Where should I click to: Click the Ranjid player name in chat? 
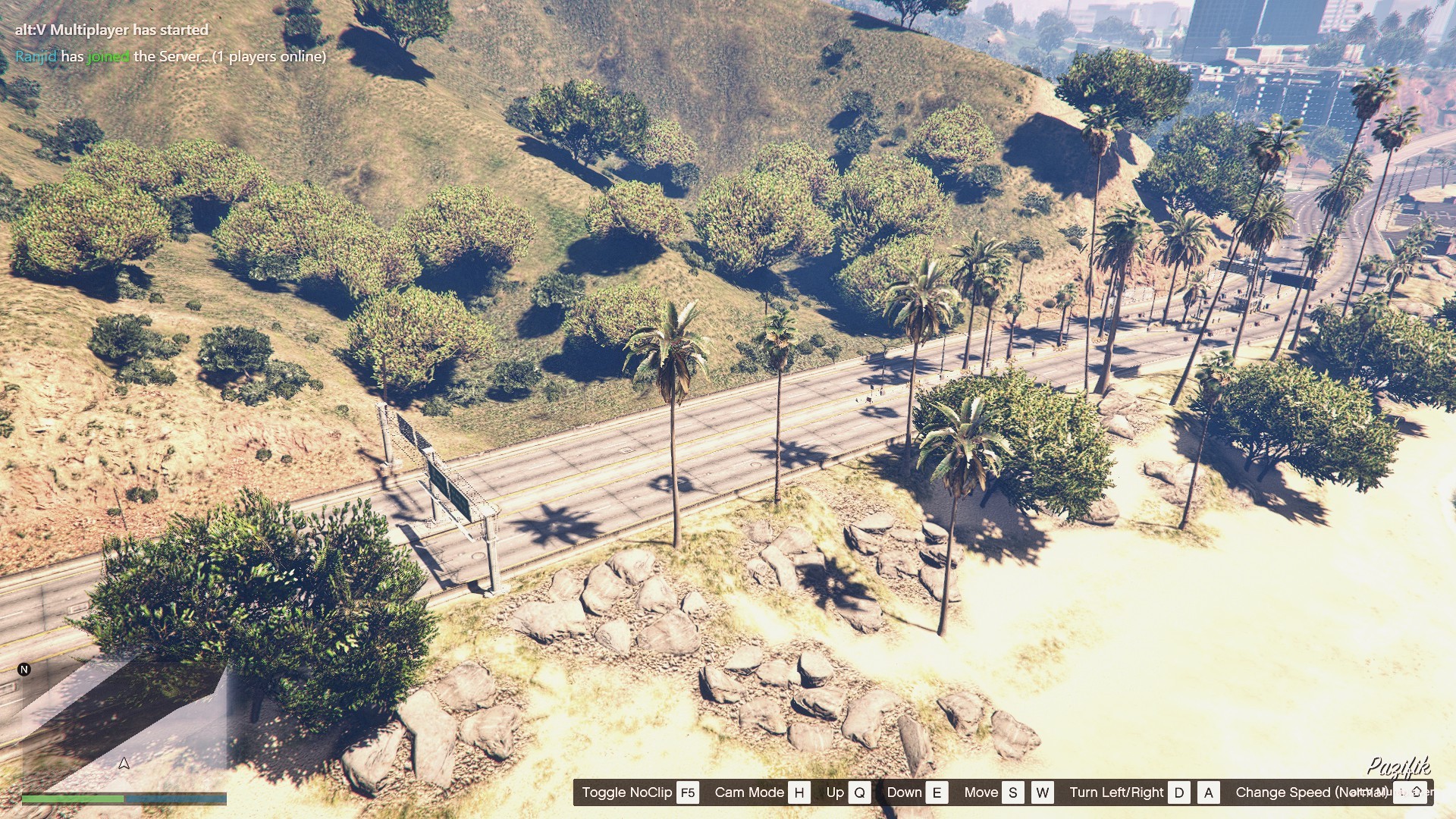(36, 56)
